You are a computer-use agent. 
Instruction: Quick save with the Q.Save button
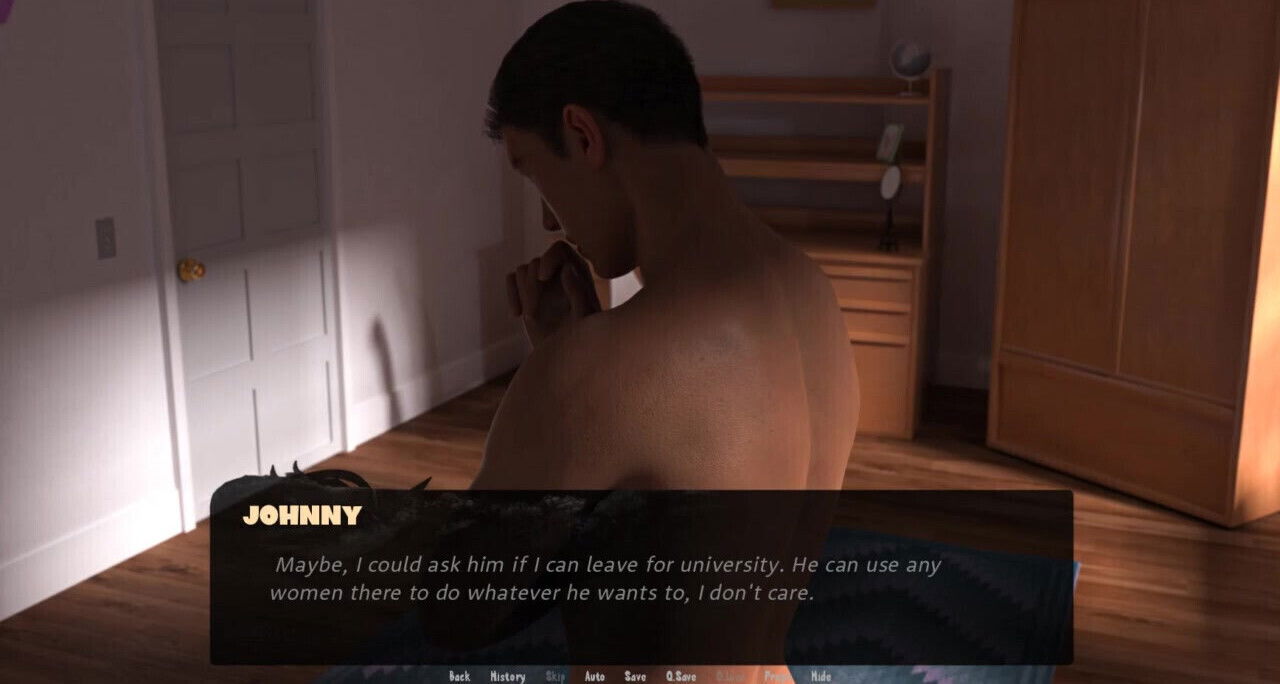(x=680, y=676)
